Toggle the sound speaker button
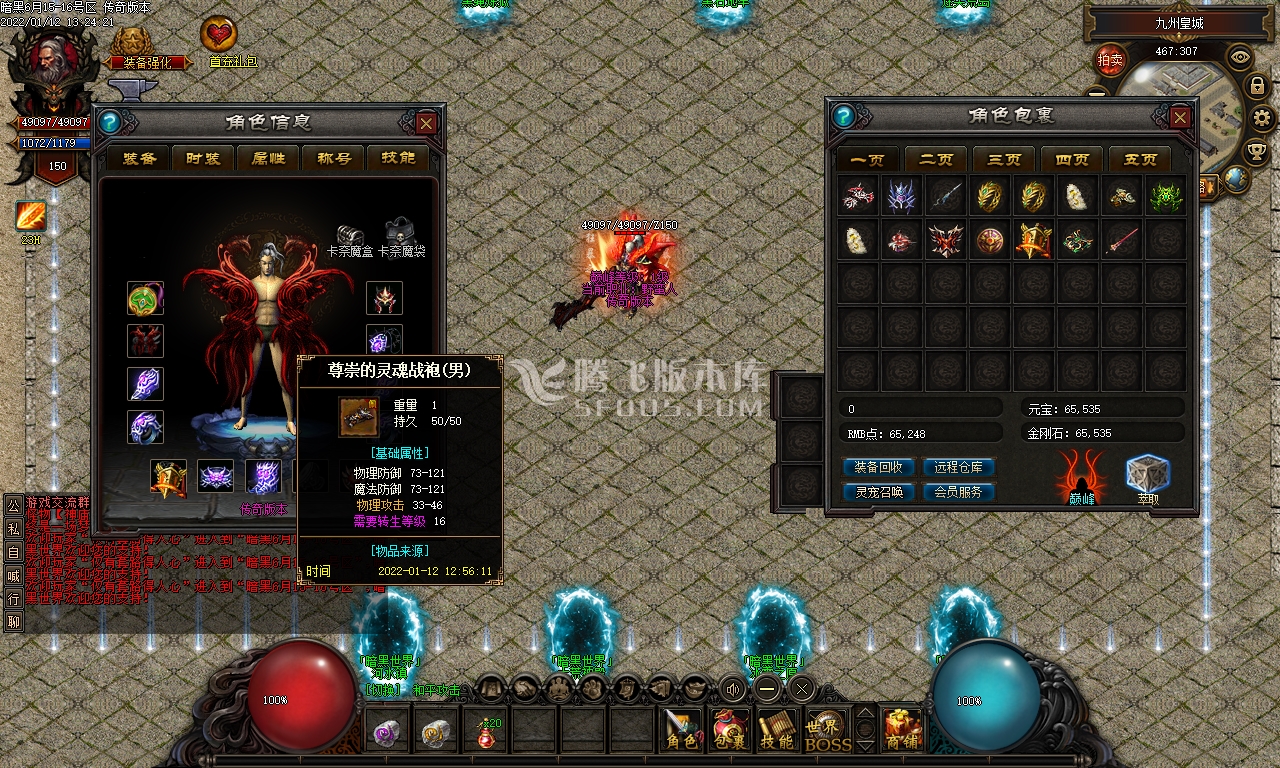The width and height of the screenshot is (1280, 768). point(734,688)
